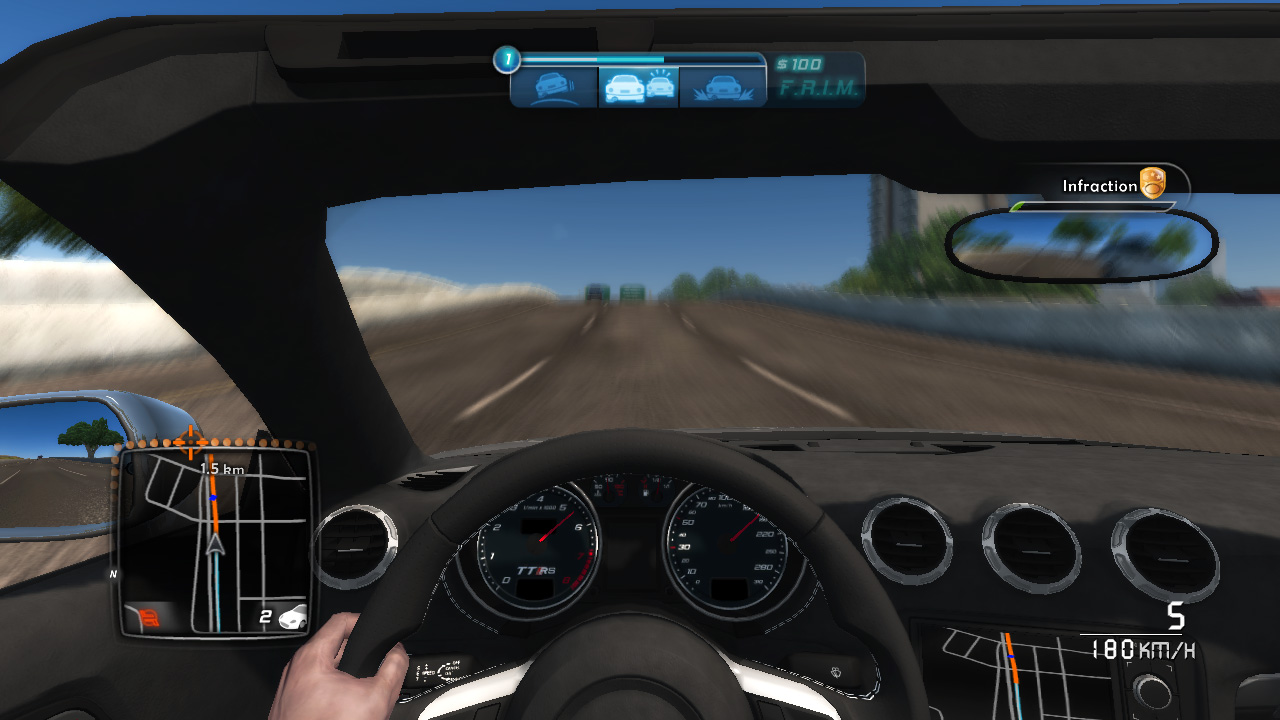Click the level 1 badge on the F.R.I.M. bar
The image size is (1280, 720).
tap(508, 58)
